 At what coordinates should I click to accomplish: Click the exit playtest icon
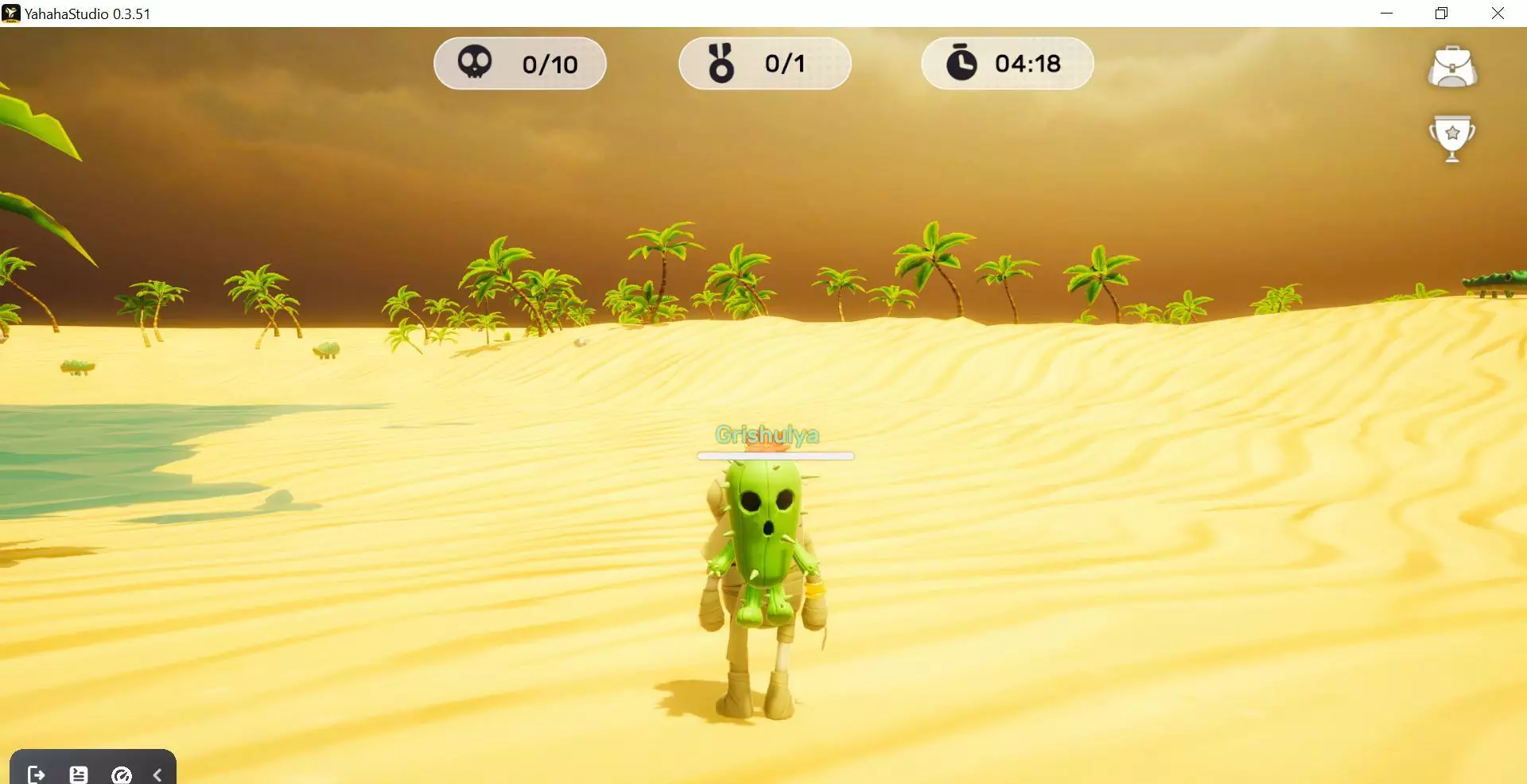coord(35,773)
